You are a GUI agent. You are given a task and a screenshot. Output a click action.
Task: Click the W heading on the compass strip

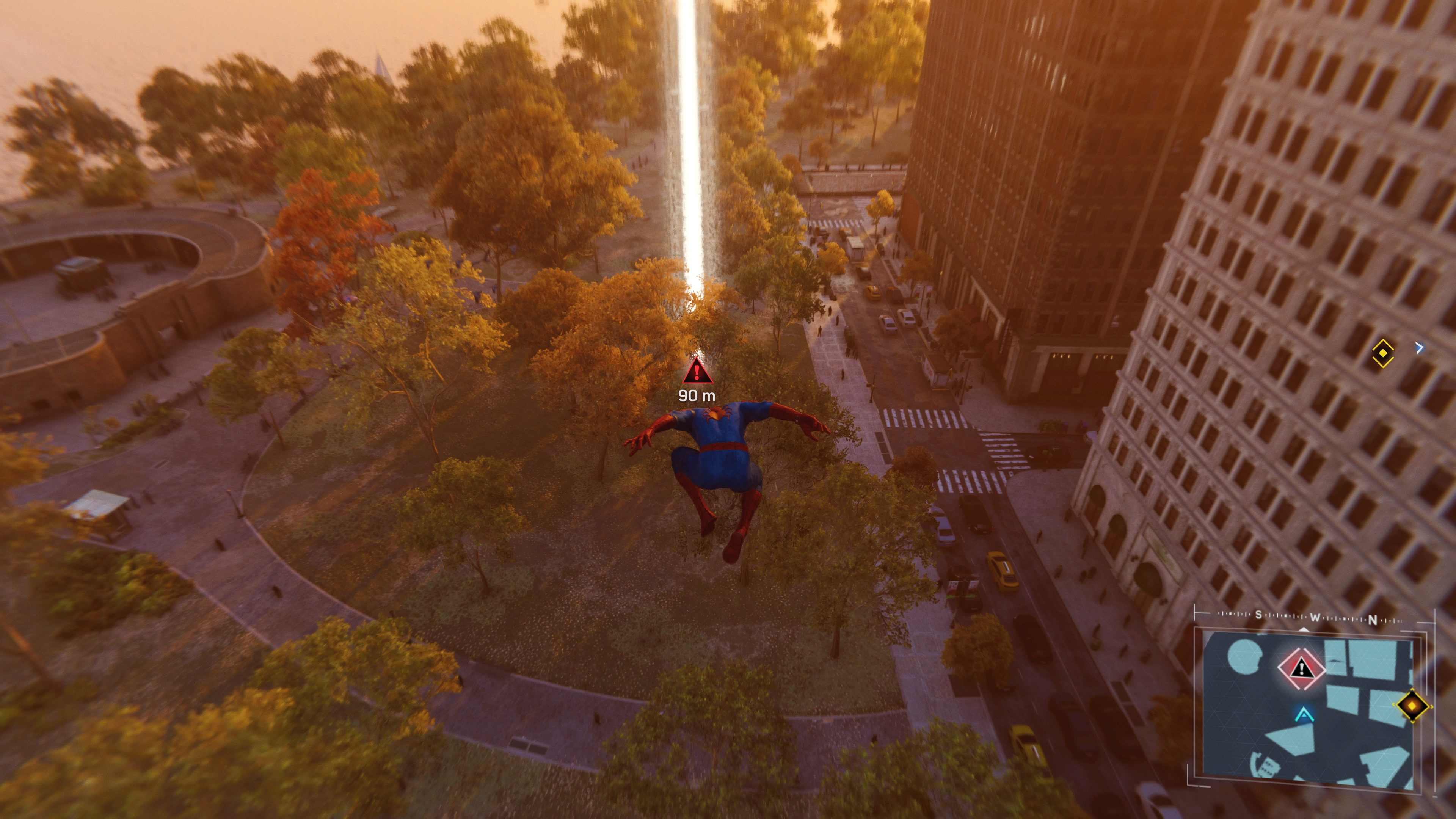point(1315,618)
